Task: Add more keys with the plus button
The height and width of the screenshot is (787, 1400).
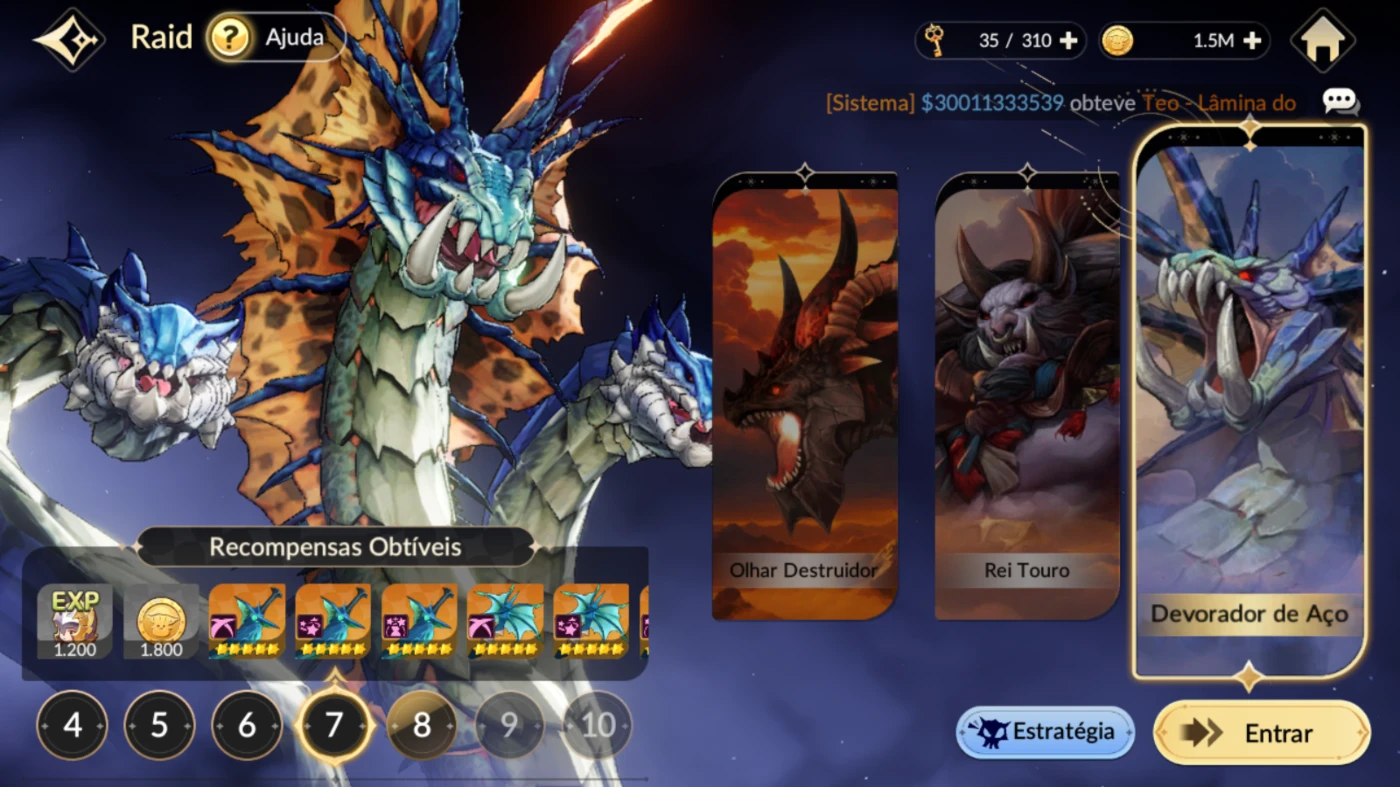Action: (x=1068, y=41)
